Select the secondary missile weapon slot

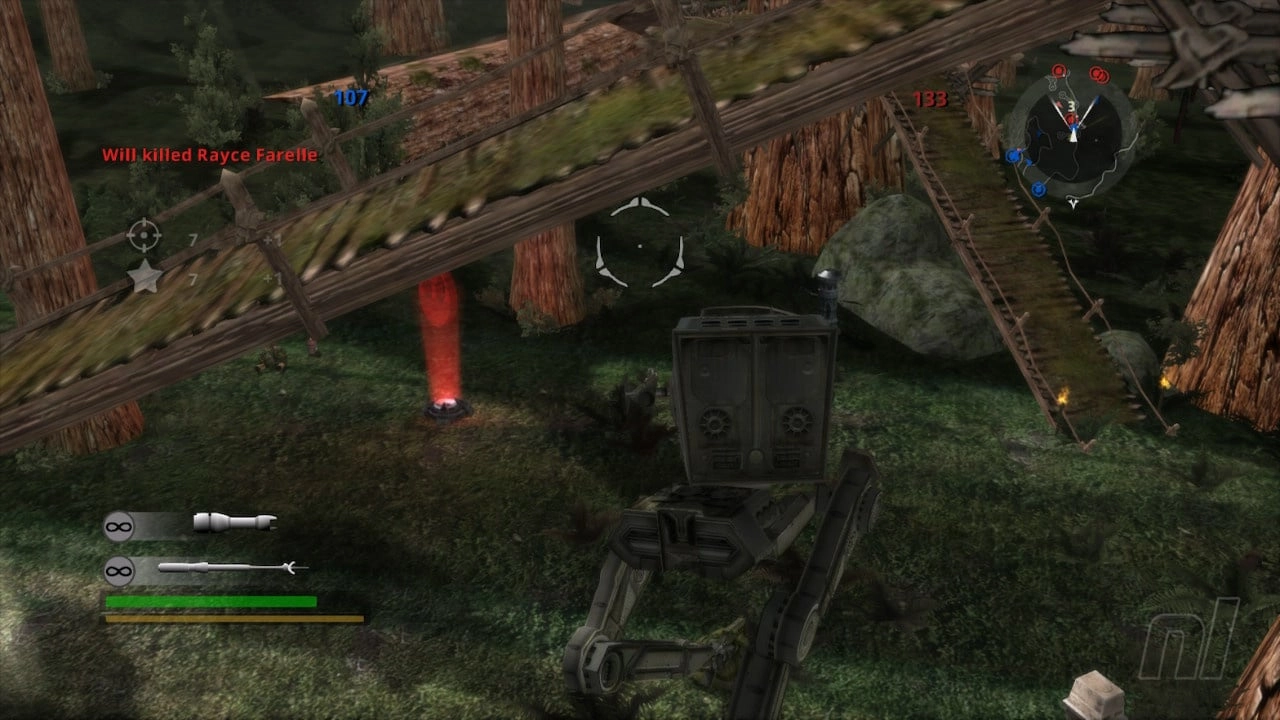point(232,569)
